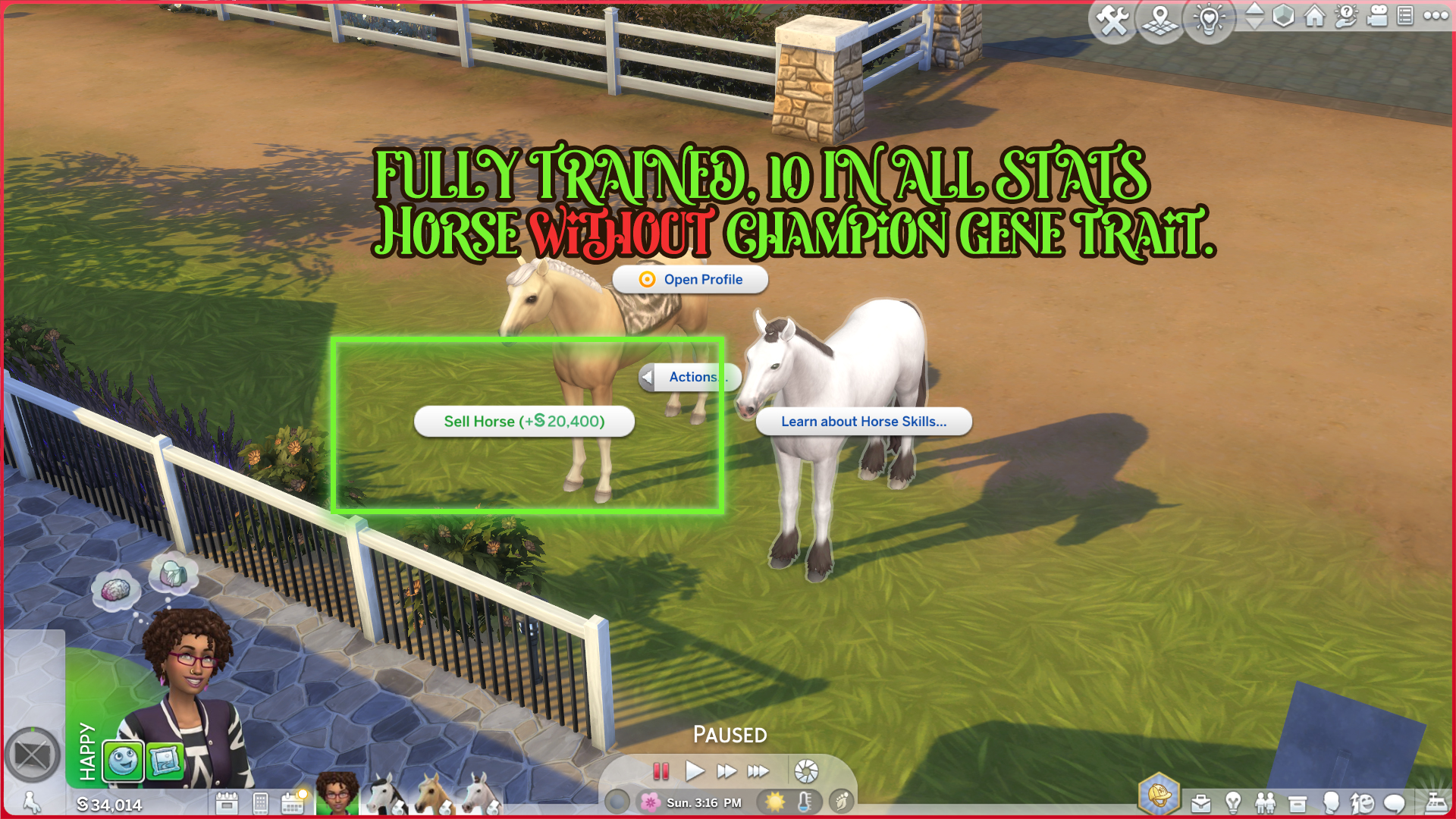
Task: Set game speed with fast-forward control
Action: [x=727, y=770]
